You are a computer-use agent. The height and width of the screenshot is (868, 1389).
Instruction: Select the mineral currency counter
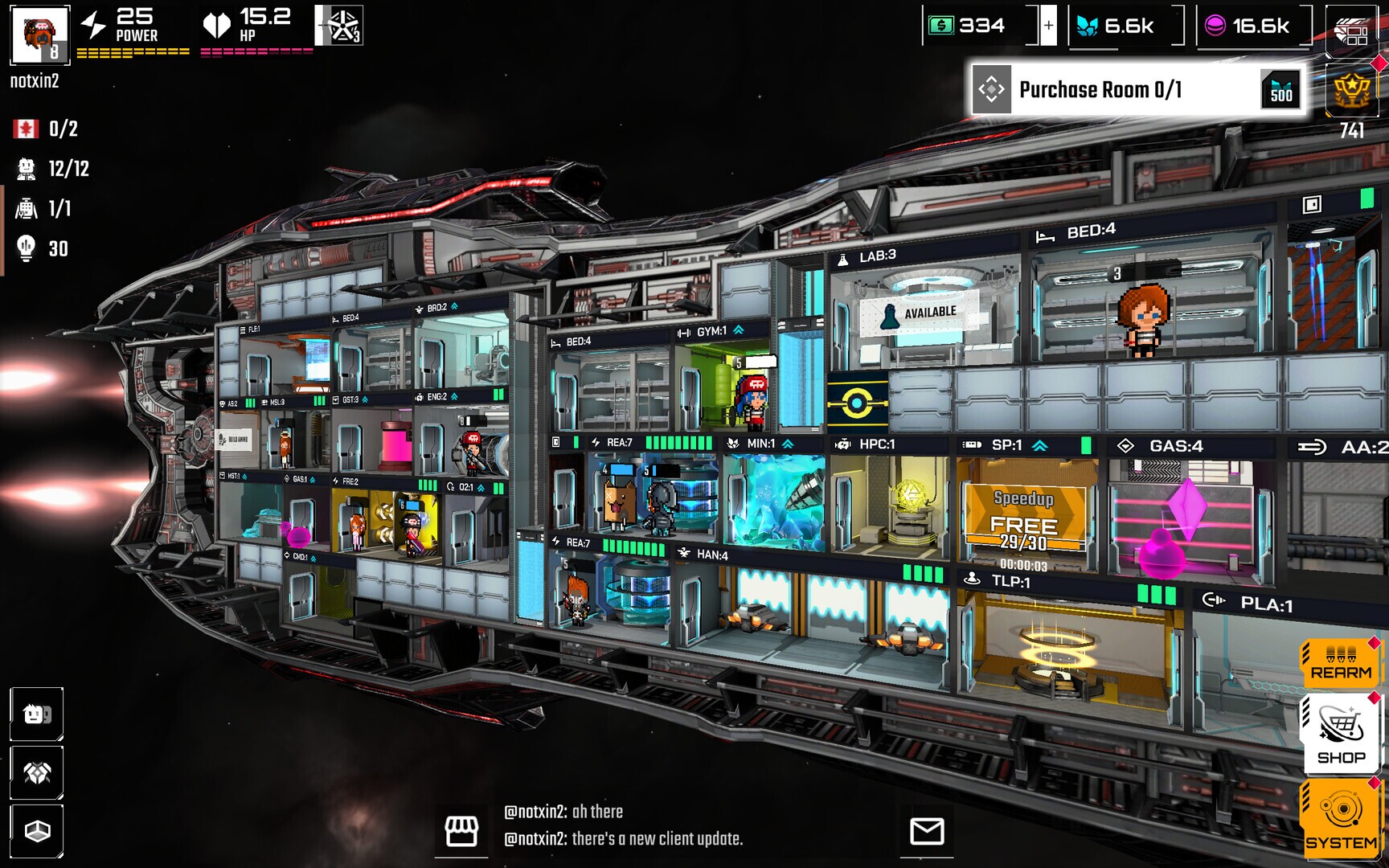click(x=1125, y=26)
